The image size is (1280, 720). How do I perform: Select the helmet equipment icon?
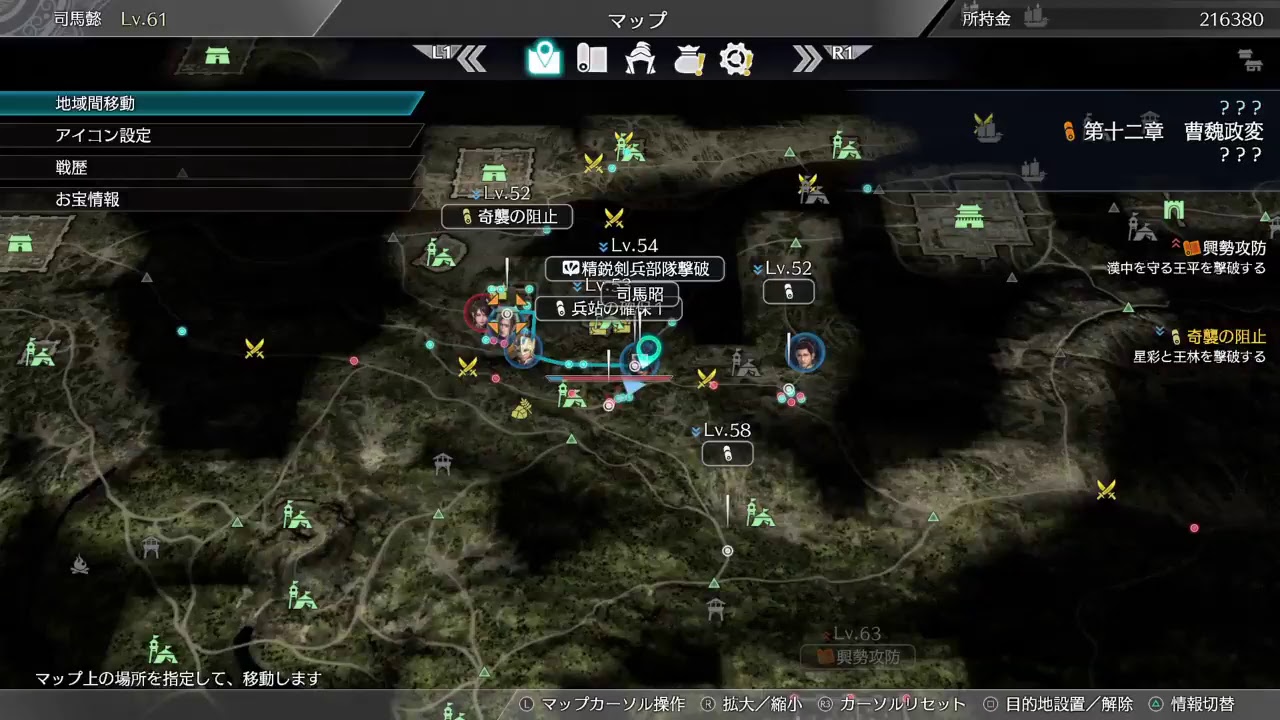tap(640, 59)
